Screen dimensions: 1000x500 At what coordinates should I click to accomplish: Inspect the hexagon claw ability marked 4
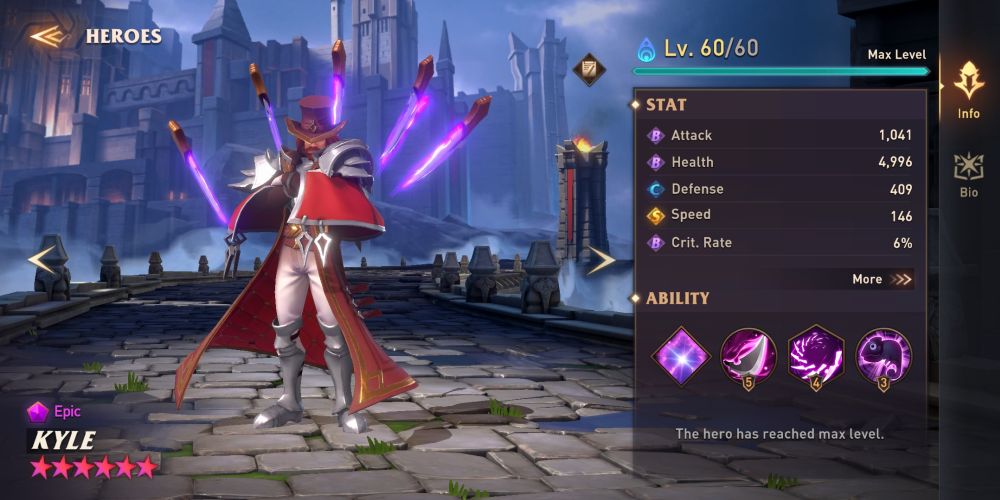[816, 356]
